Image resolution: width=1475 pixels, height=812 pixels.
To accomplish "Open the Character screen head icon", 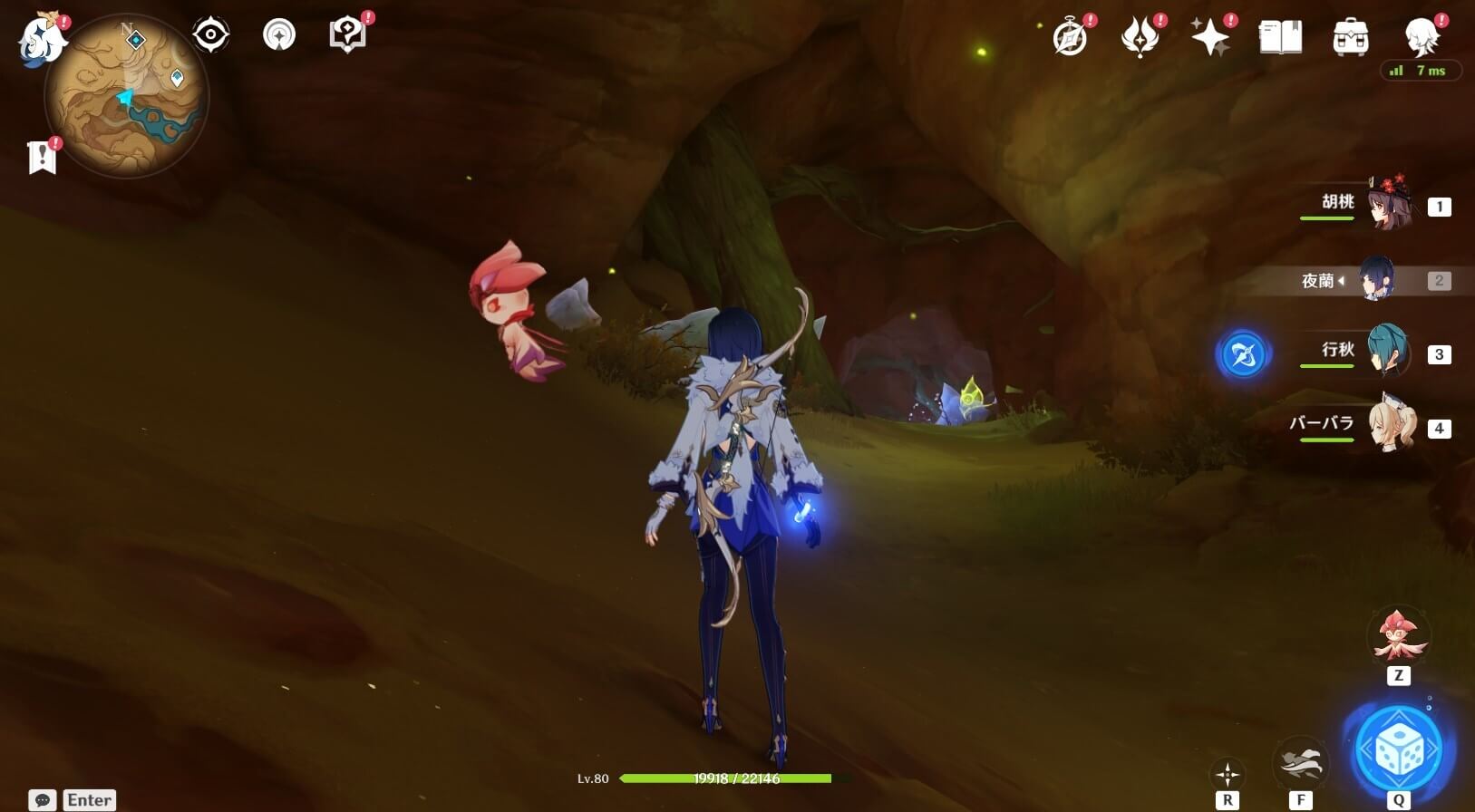I will pyautogui.click(x=1420, y=36).
